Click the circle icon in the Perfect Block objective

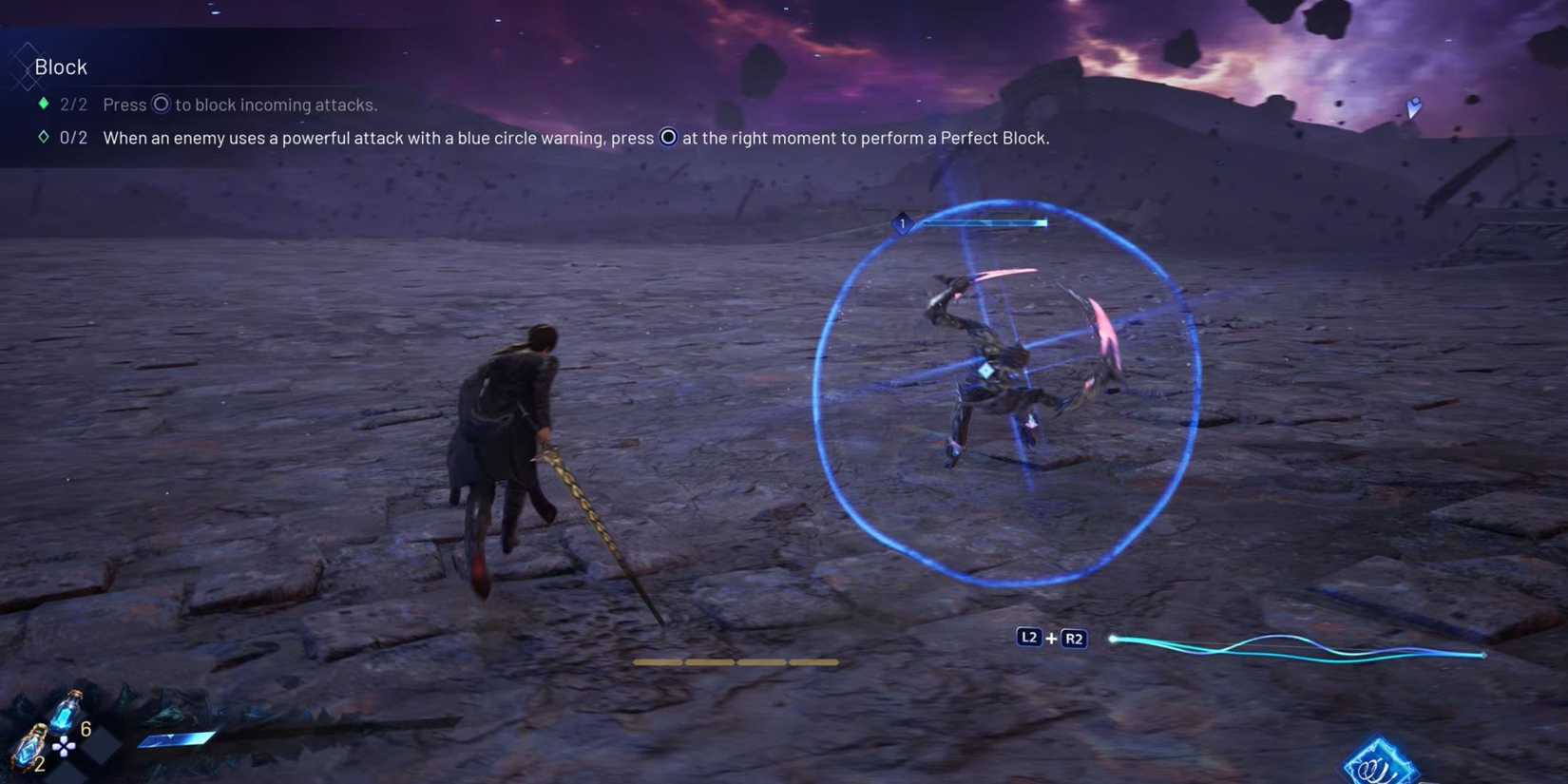click(668, 137)
